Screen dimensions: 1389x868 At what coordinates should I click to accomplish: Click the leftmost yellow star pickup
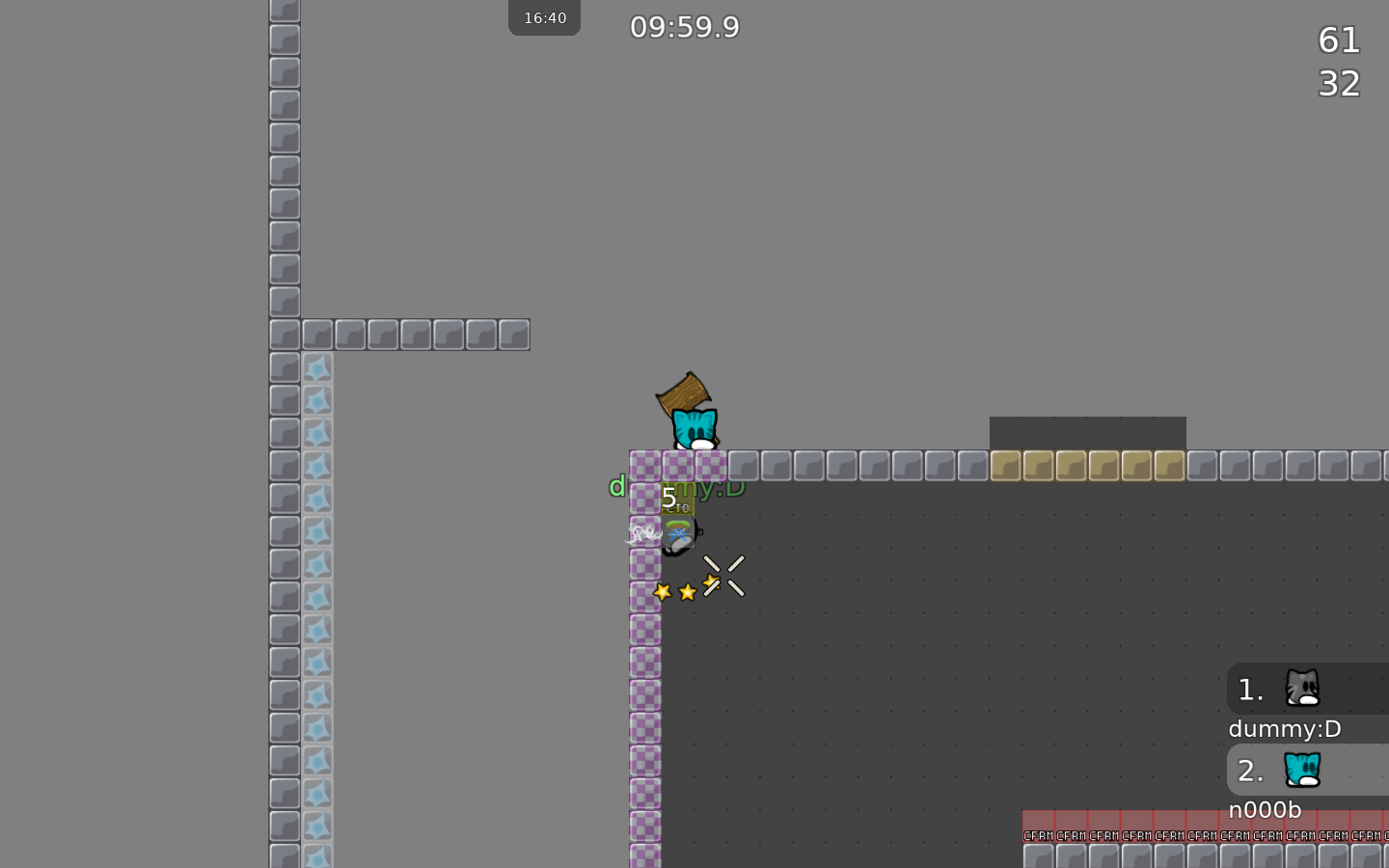[x=663, y=592]
